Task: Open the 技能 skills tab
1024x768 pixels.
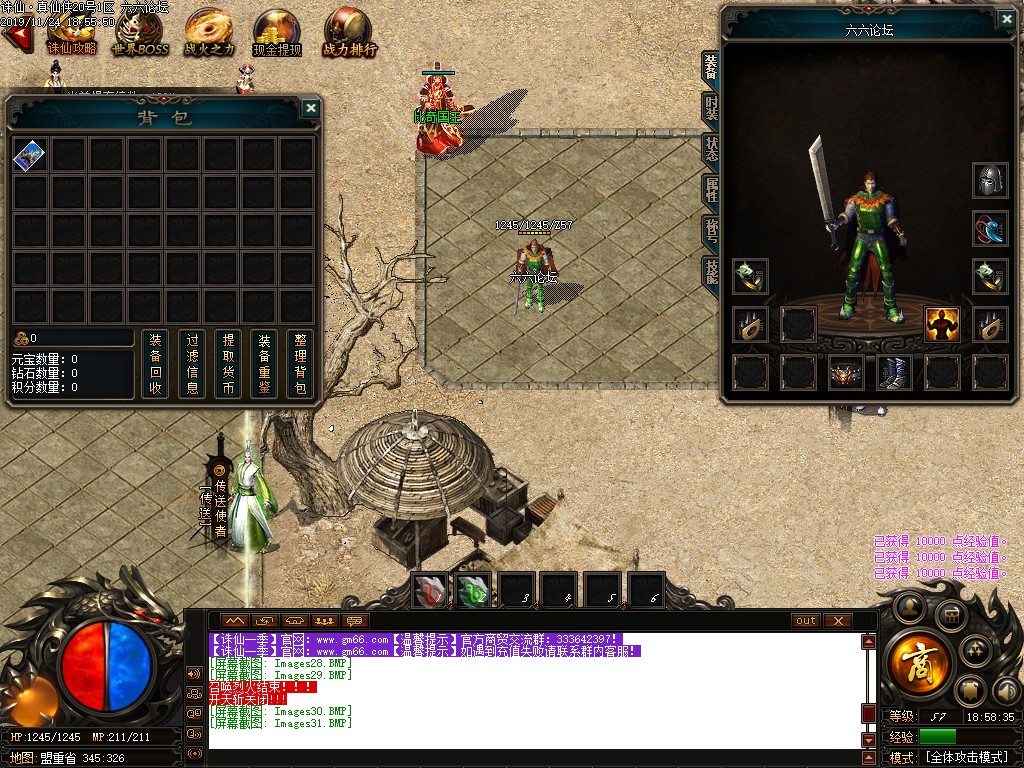Action: (711, 270)
